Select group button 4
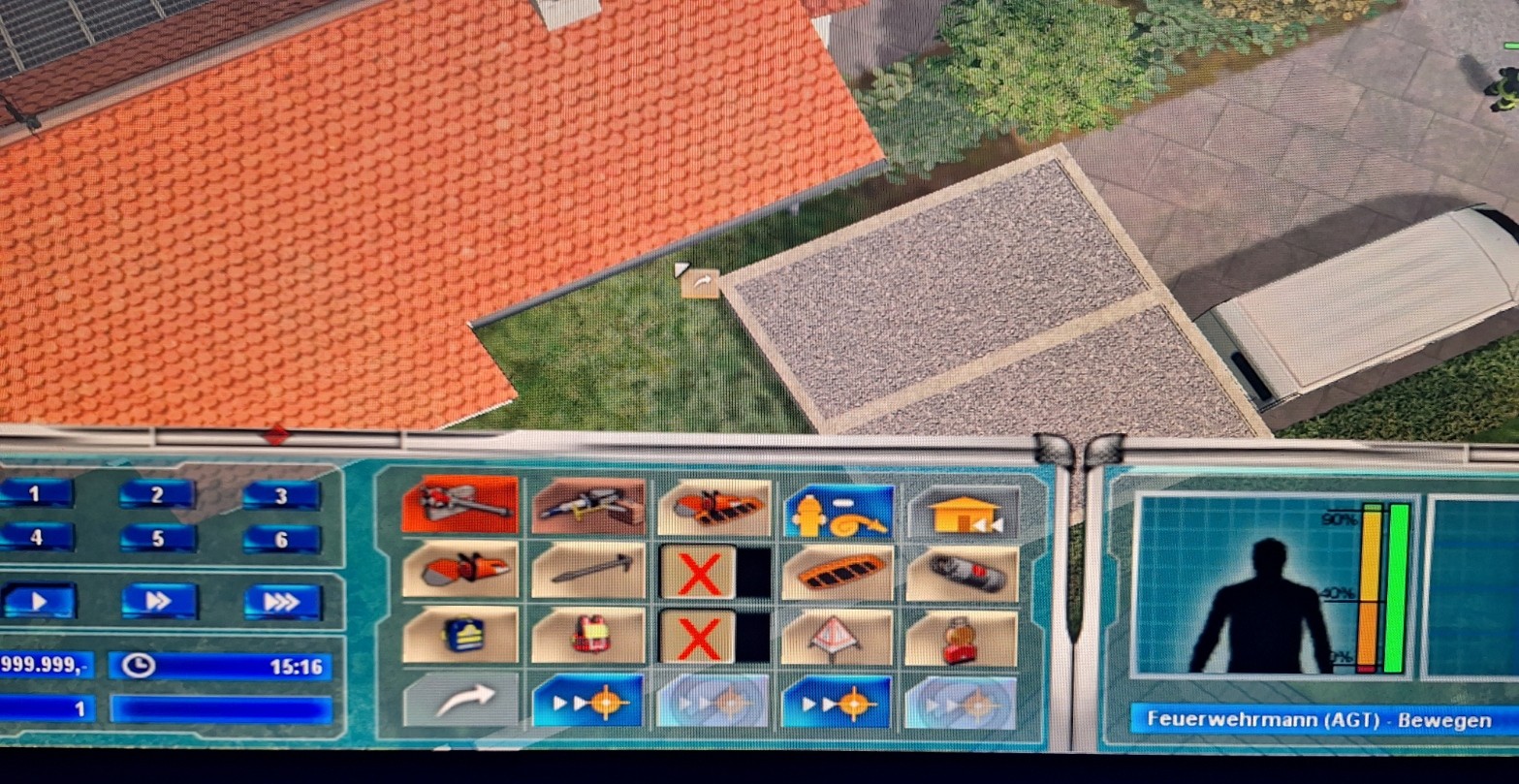The image size is (1519, 784). click(x=36, y=537)
